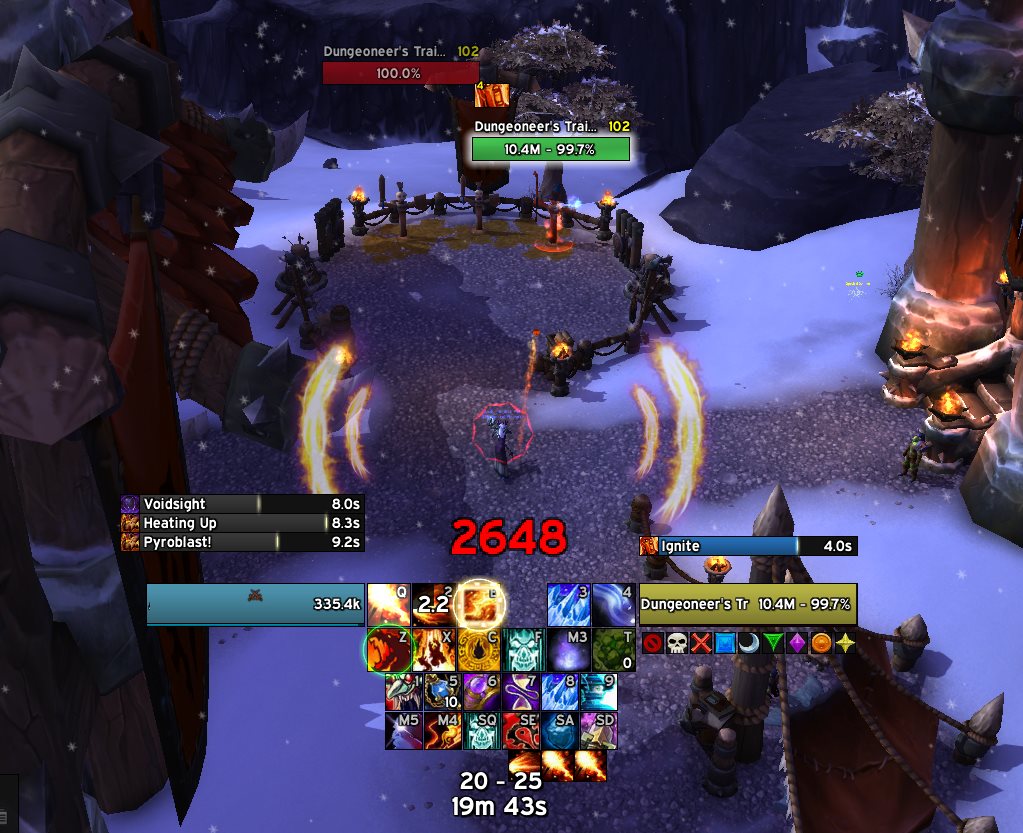Assign the green triangle raid marker
Viewport: 1023px width, 833px height.
(772, 643)
